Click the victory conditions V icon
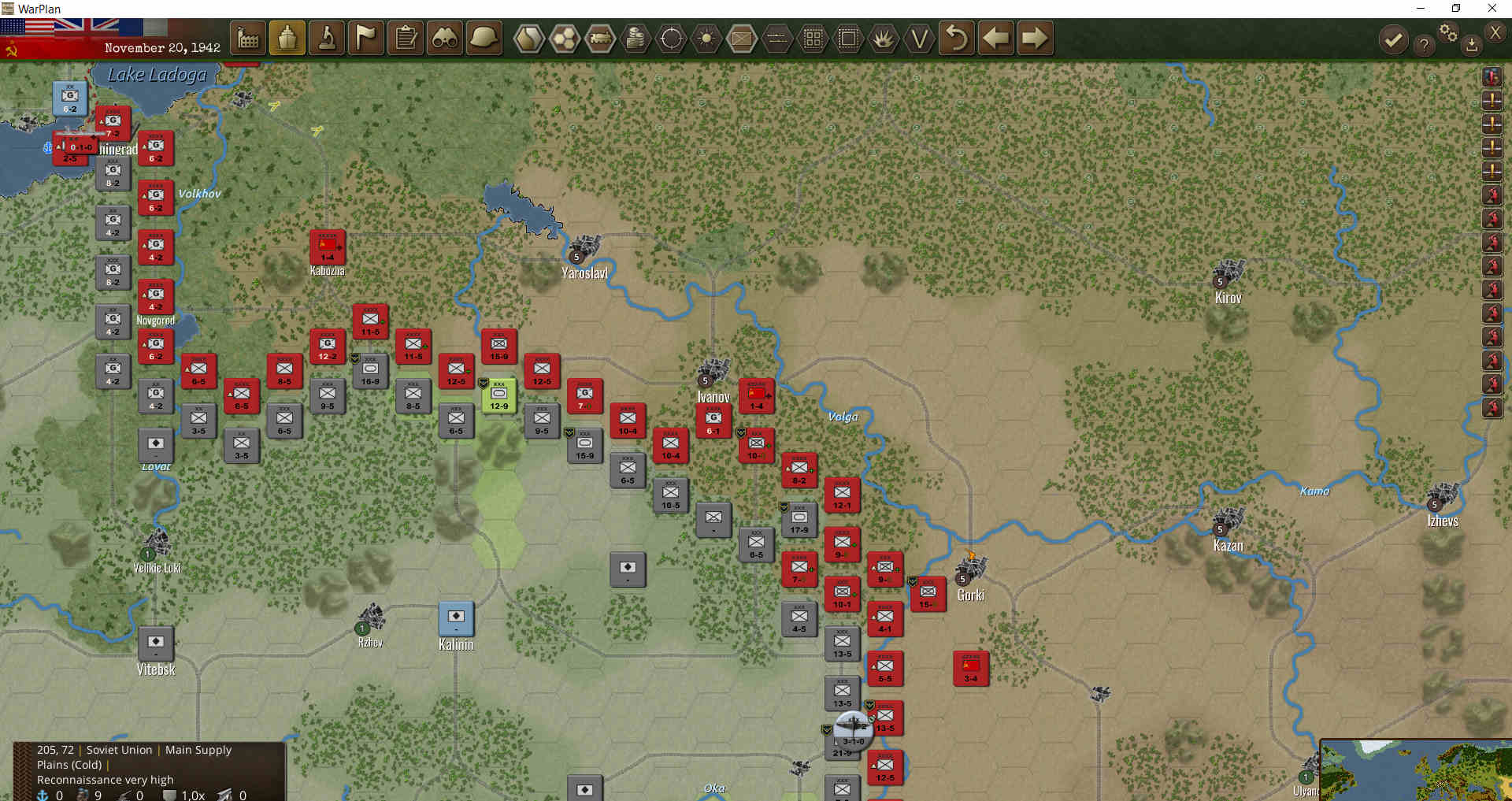1512x801 pixels. [x=919, y=38]
